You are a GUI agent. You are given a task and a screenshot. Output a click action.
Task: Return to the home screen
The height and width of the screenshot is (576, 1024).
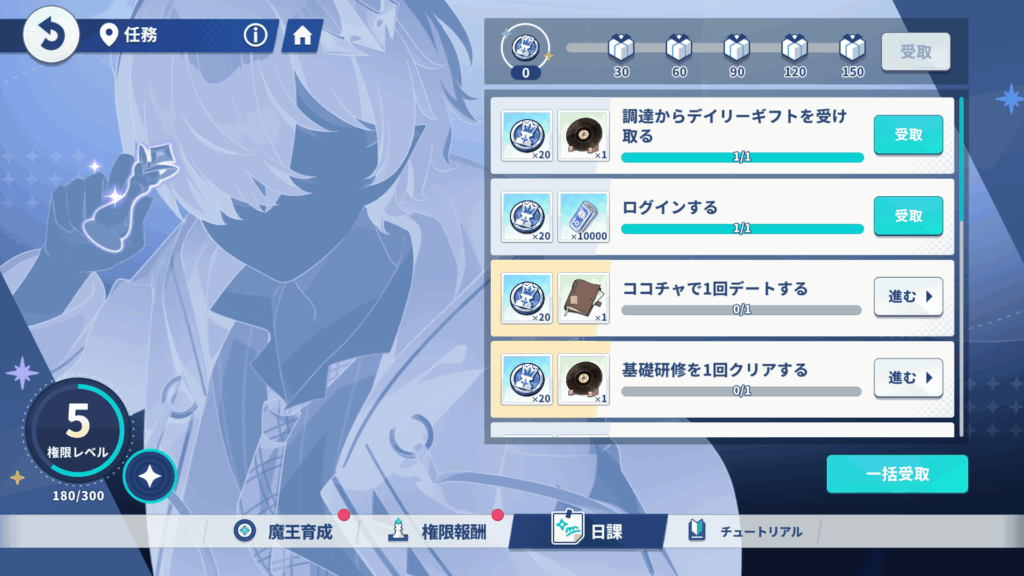[x=302, y=37]
